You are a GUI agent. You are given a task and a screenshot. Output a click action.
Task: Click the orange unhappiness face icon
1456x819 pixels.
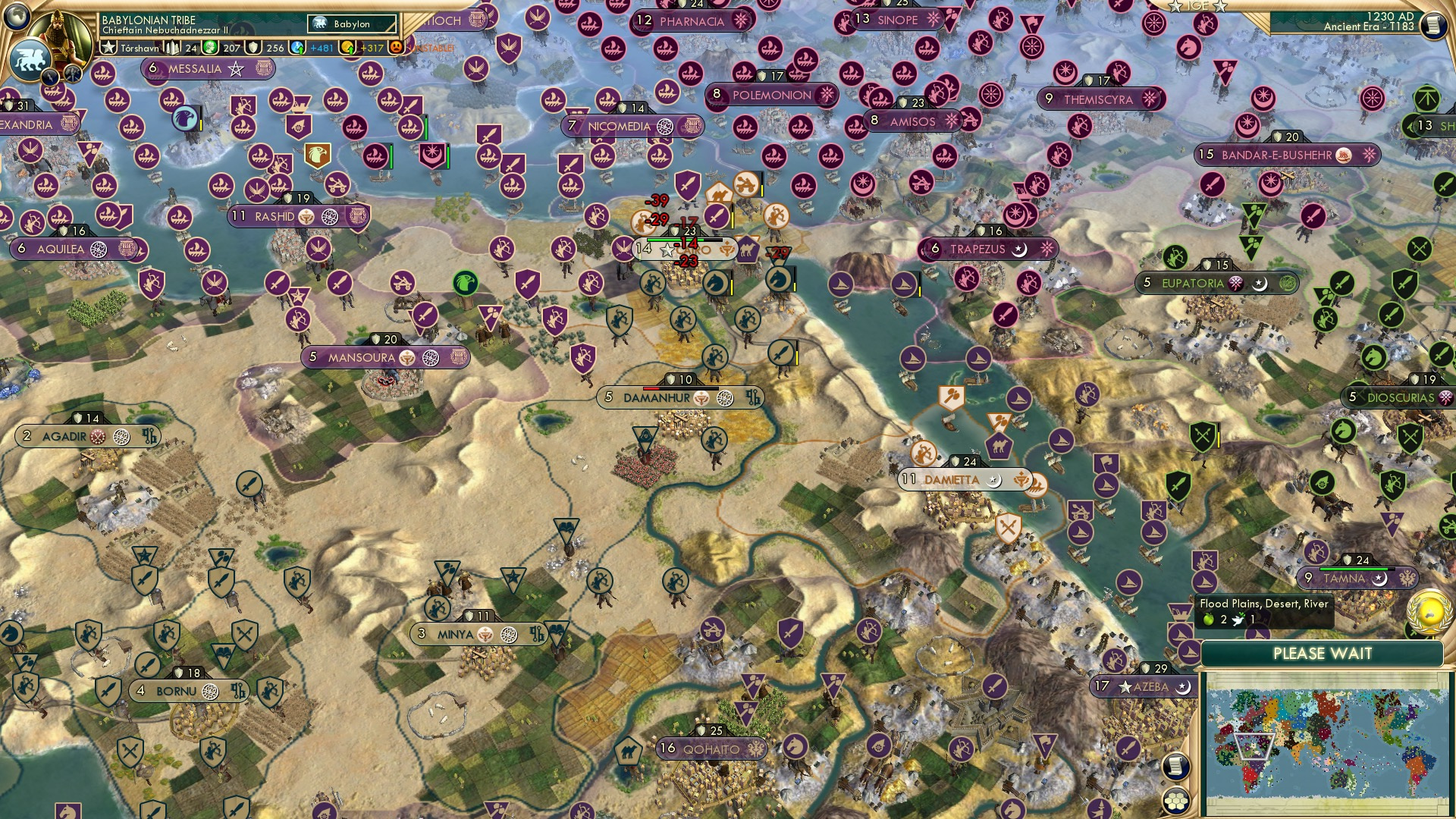(395, 46)
